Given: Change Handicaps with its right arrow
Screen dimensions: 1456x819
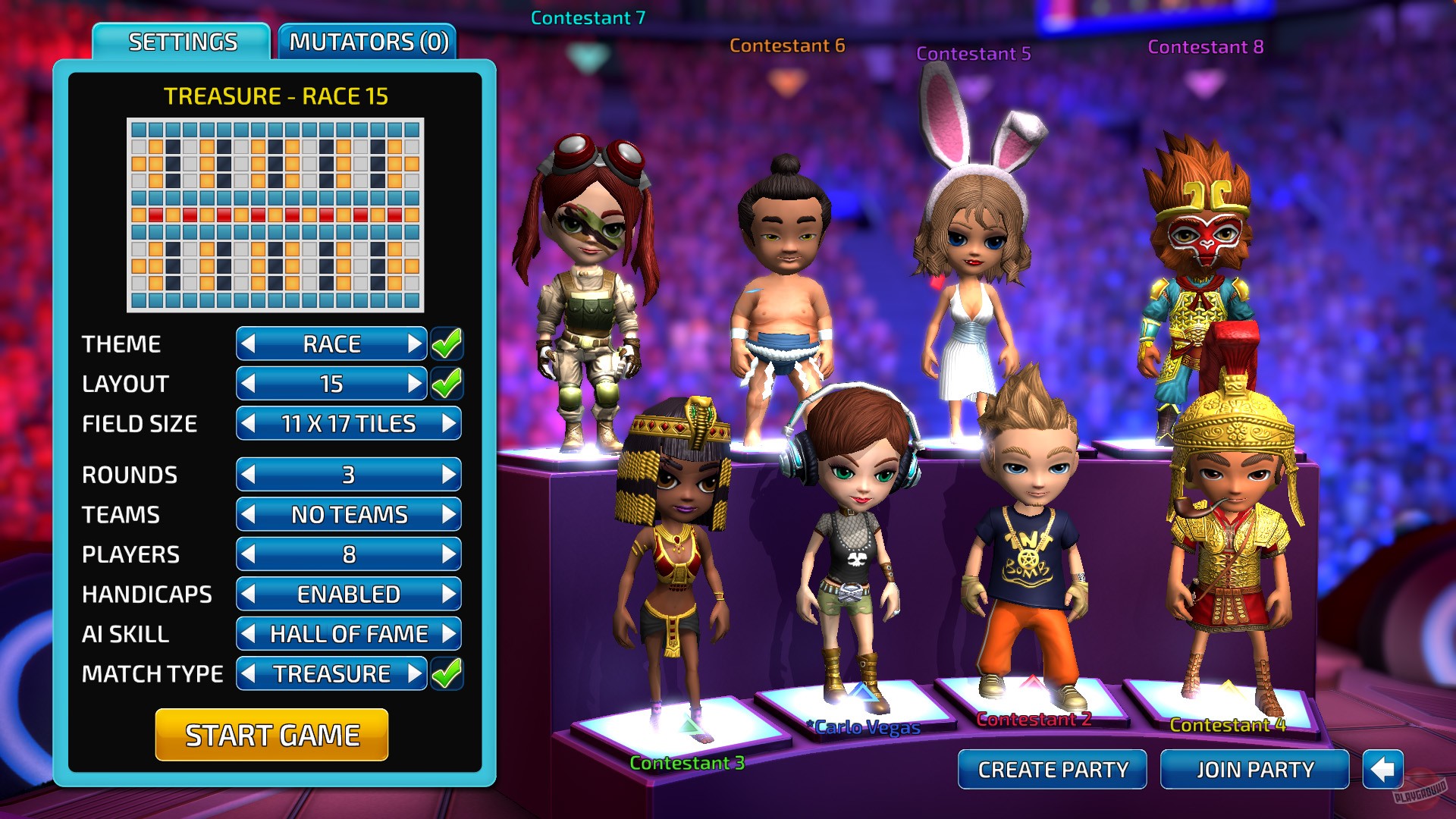Looking at the screenshot, I should pos(449,595).
